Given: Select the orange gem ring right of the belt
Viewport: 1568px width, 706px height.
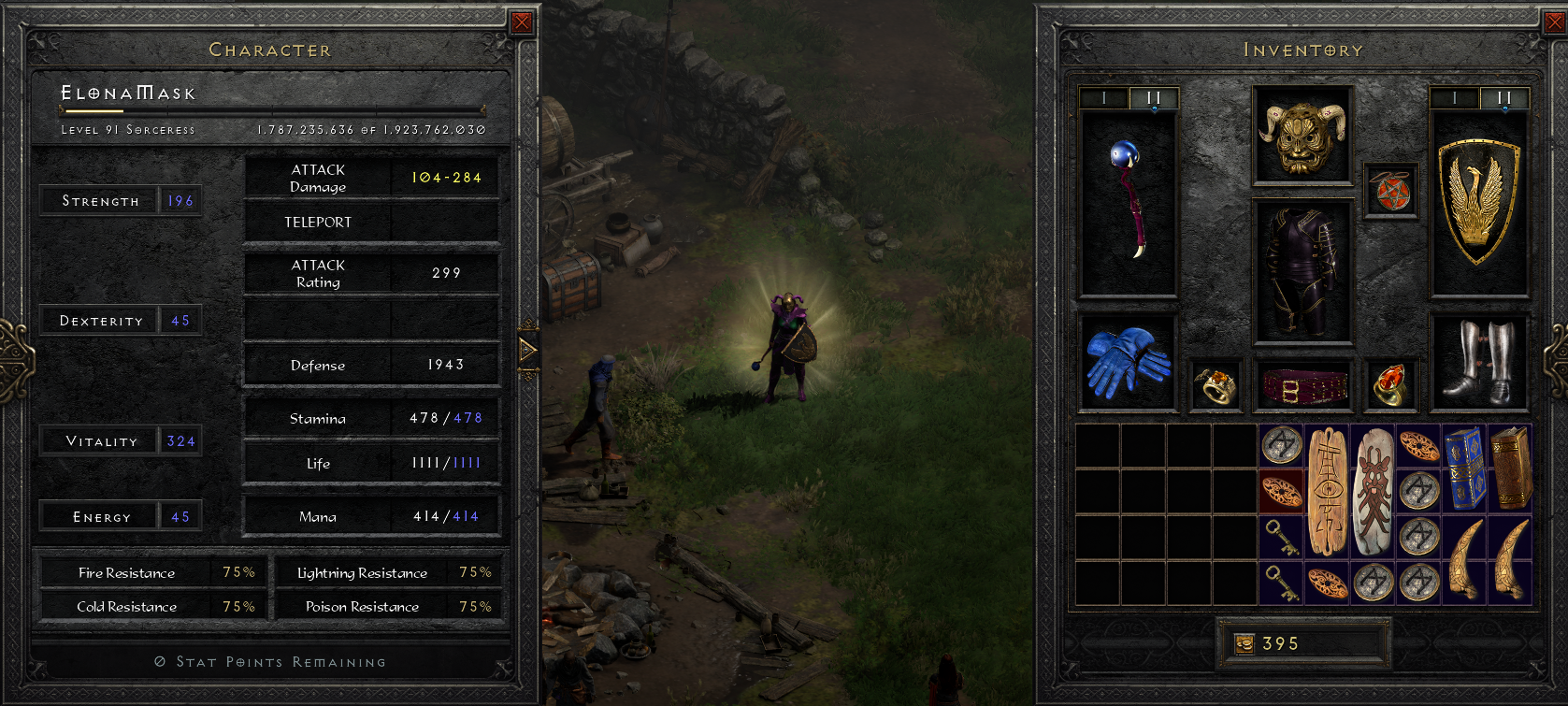Looking at the screenshot, I should [x=1389, y=385].
